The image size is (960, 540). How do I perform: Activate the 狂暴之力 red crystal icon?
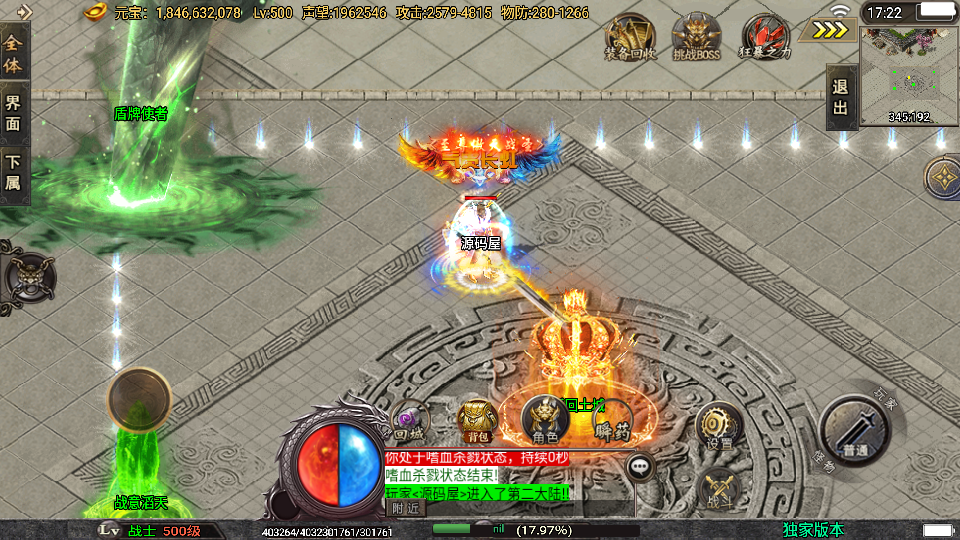(765, 37)
